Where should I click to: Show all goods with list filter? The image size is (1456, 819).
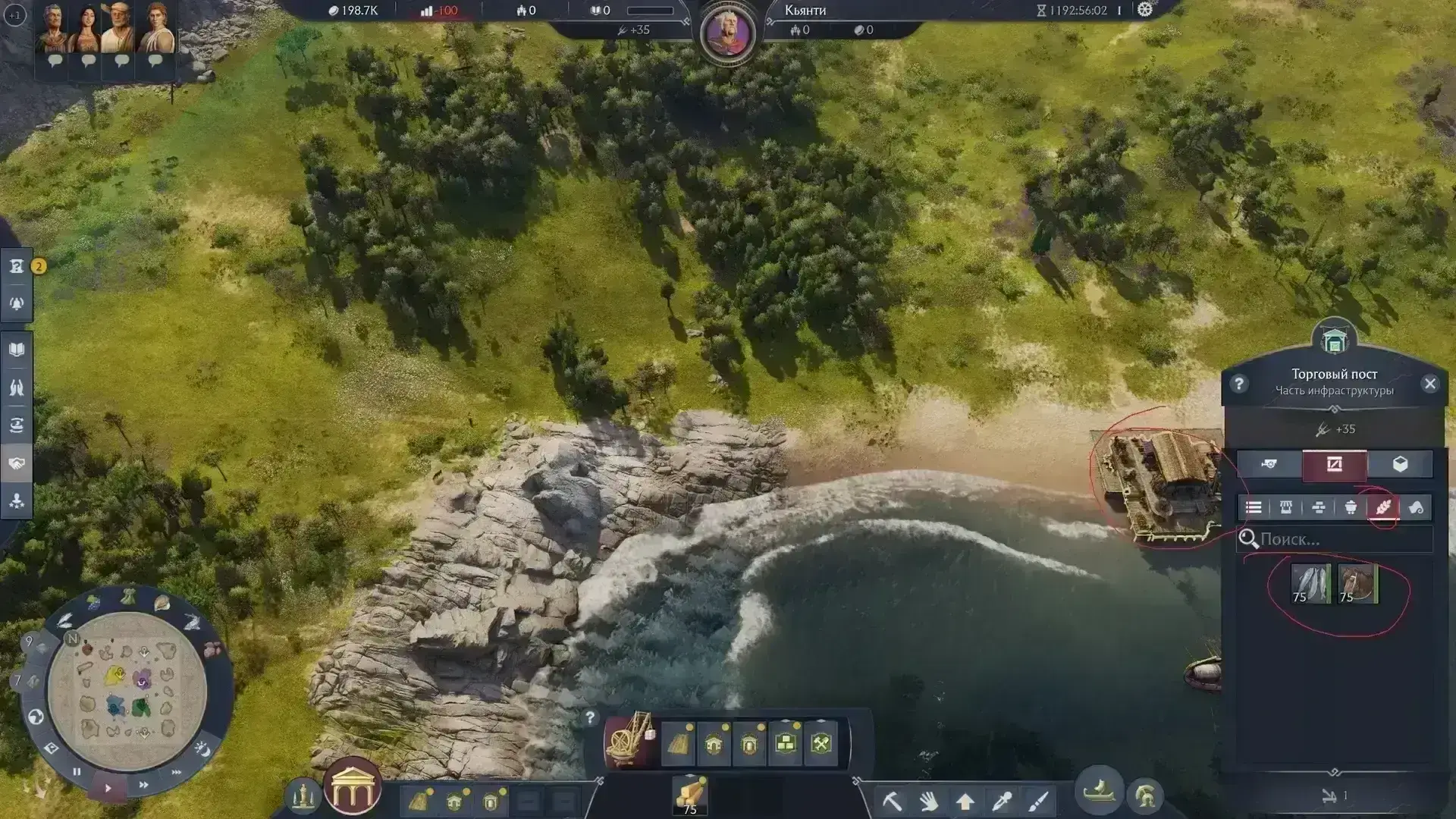pos(1254,508)
